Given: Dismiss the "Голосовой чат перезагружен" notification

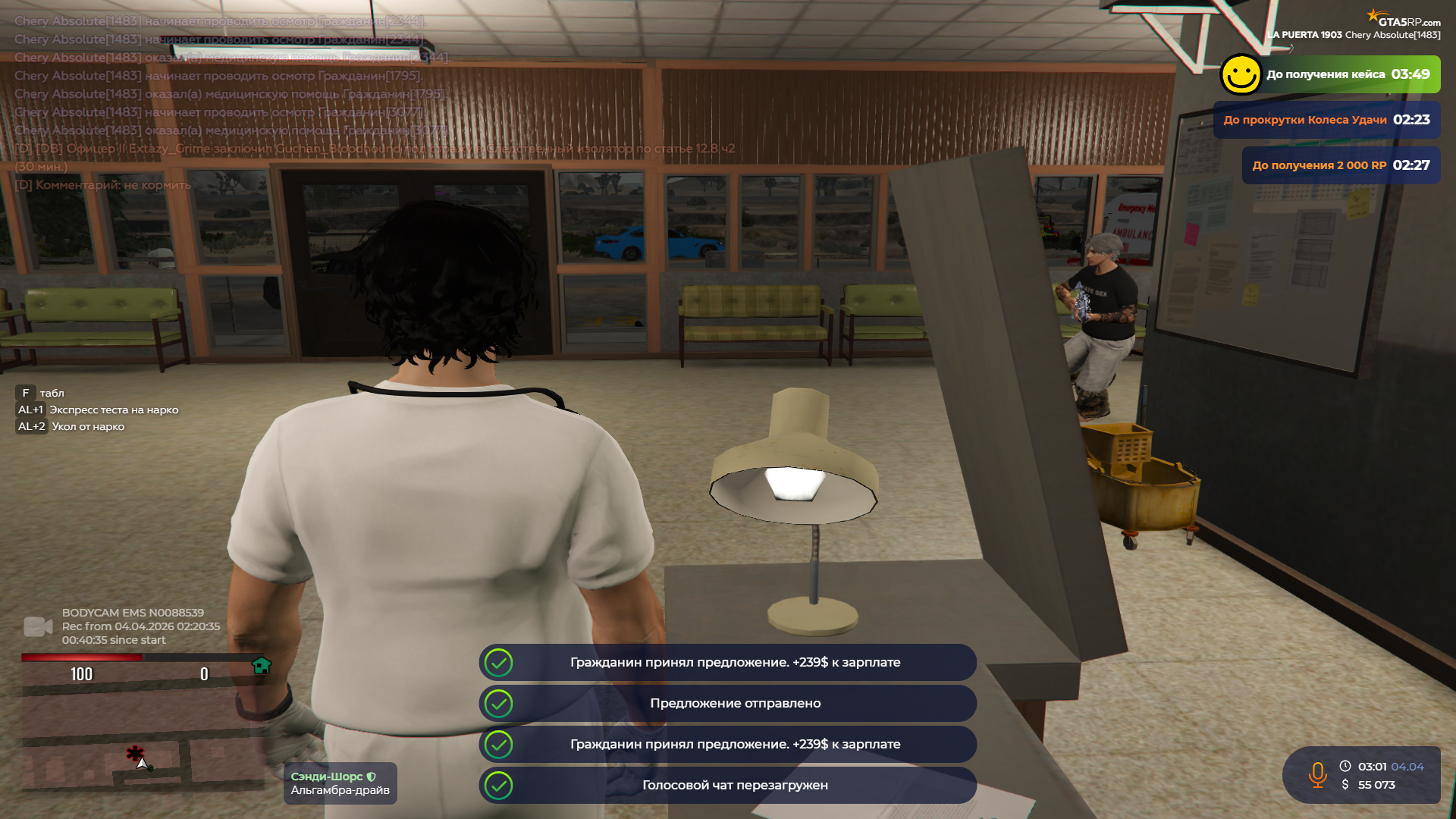Looking at the screenshot, I should click(x=728, y=786).
